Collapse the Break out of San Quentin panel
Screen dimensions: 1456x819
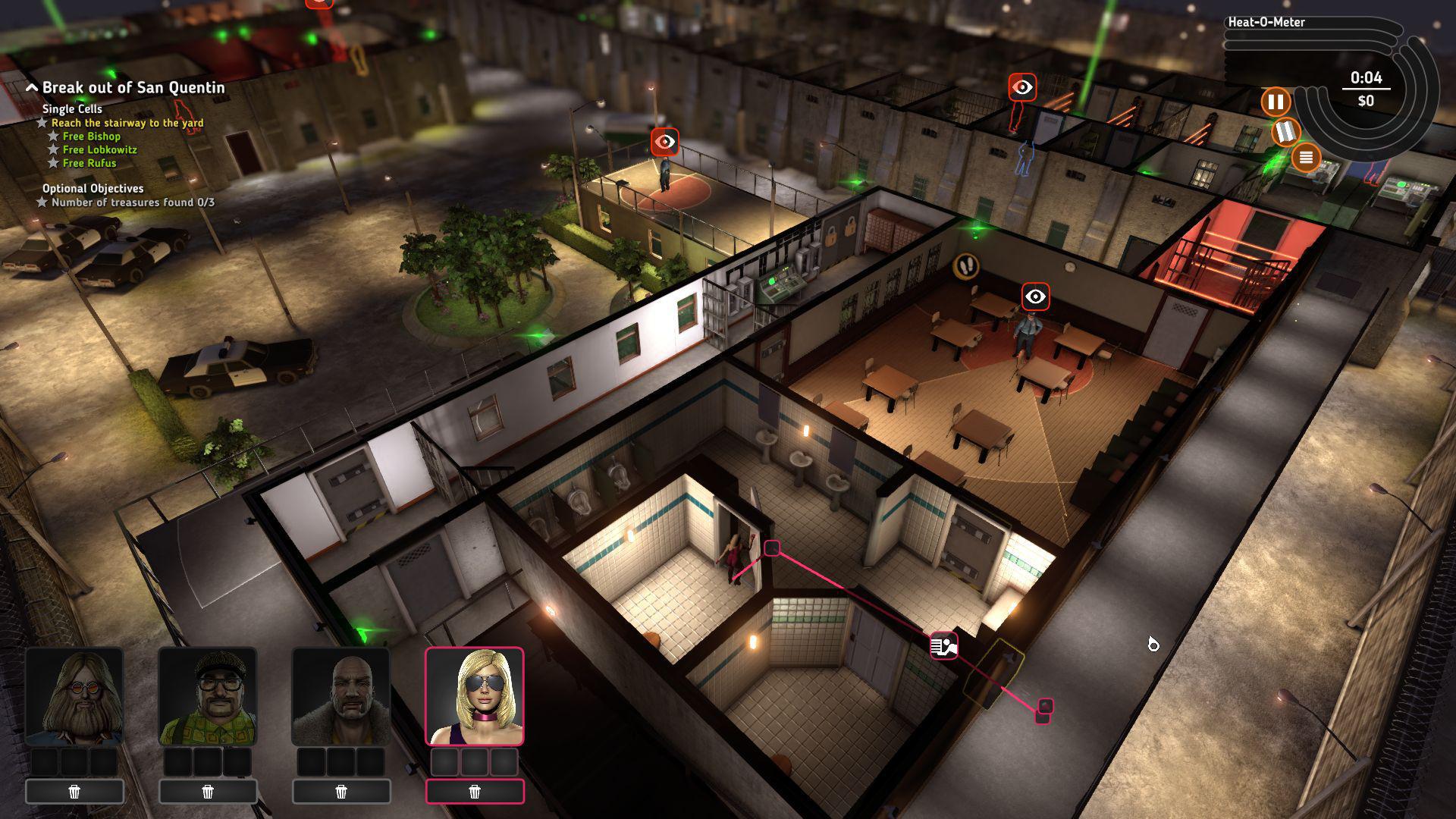[x=31, y=86]
